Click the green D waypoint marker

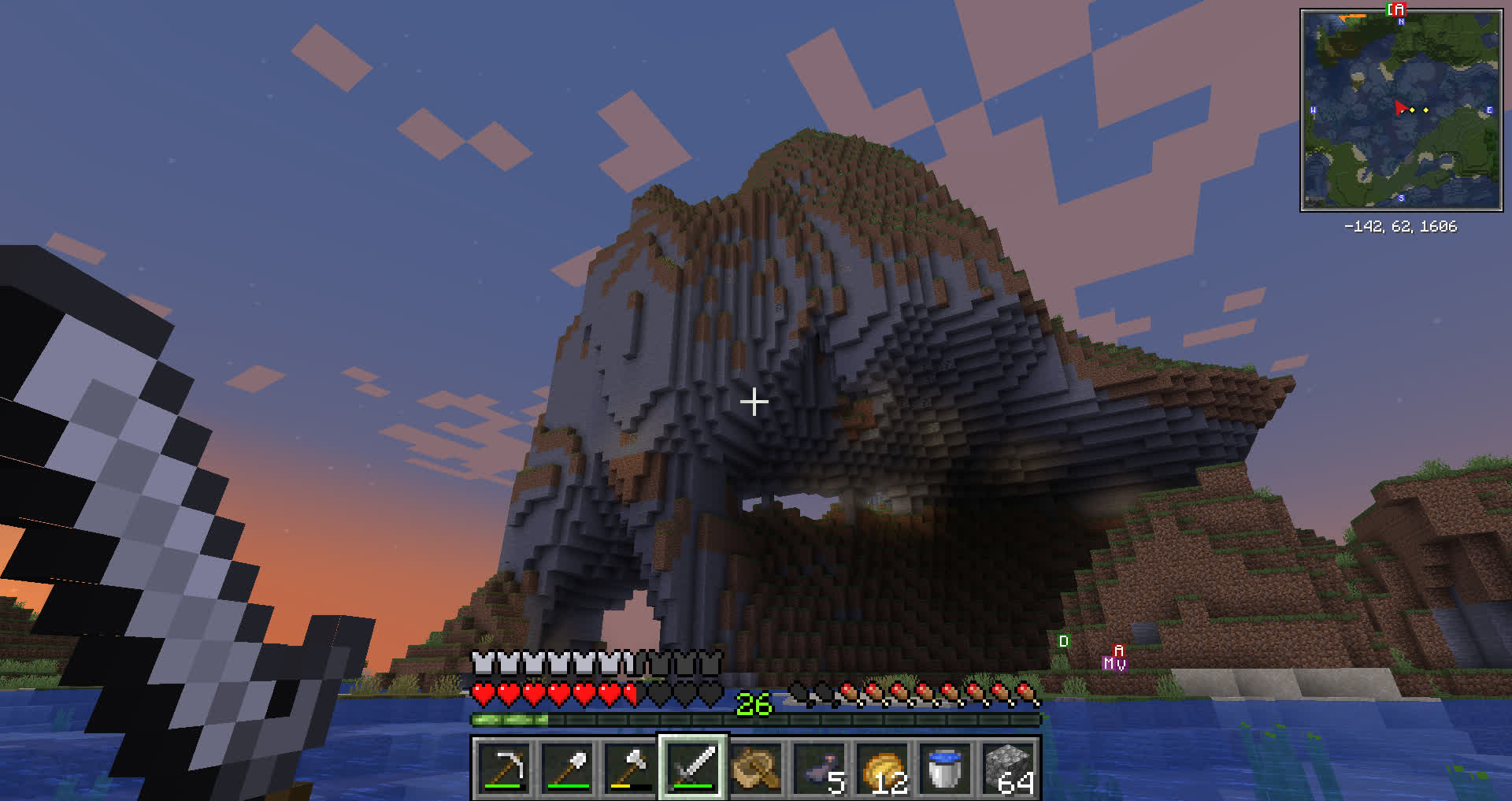pos(1063,641)
